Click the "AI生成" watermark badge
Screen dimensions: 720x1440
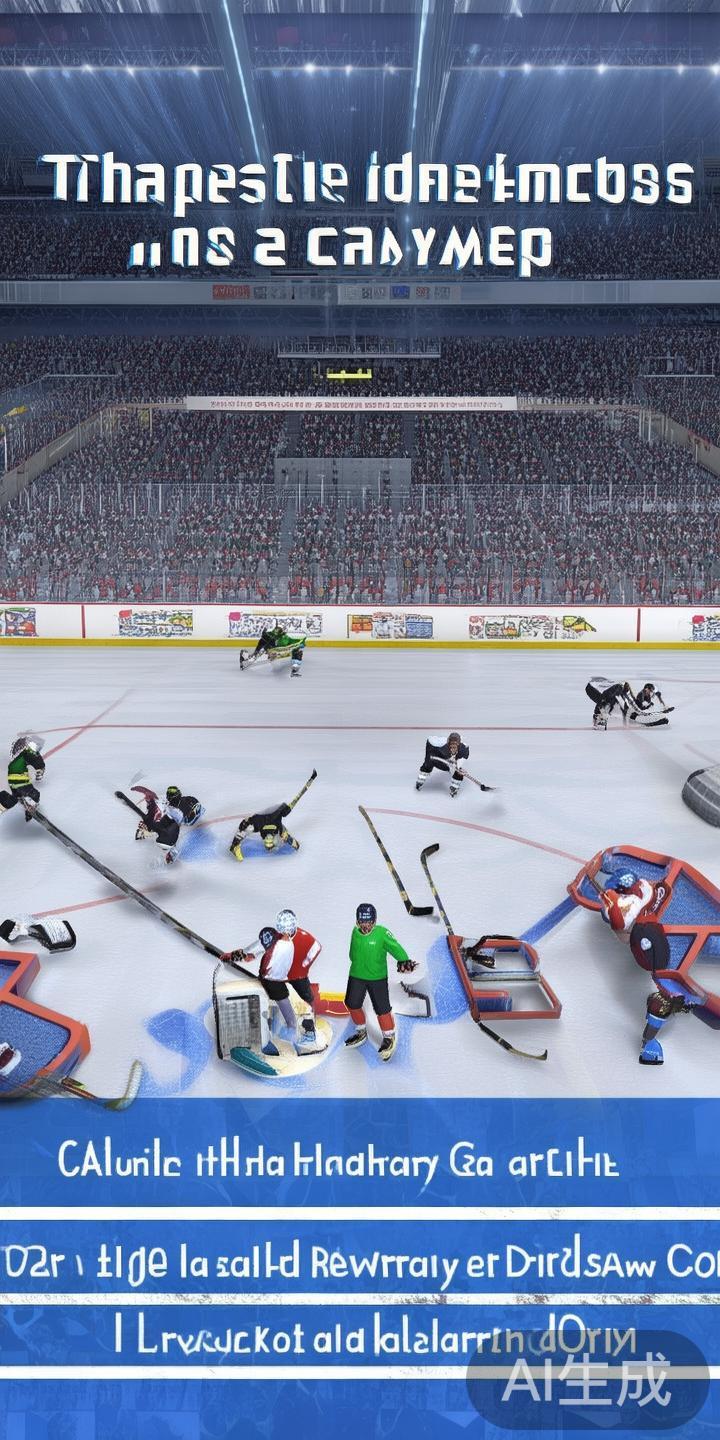pyautogui.click(x=587, y=1381)
